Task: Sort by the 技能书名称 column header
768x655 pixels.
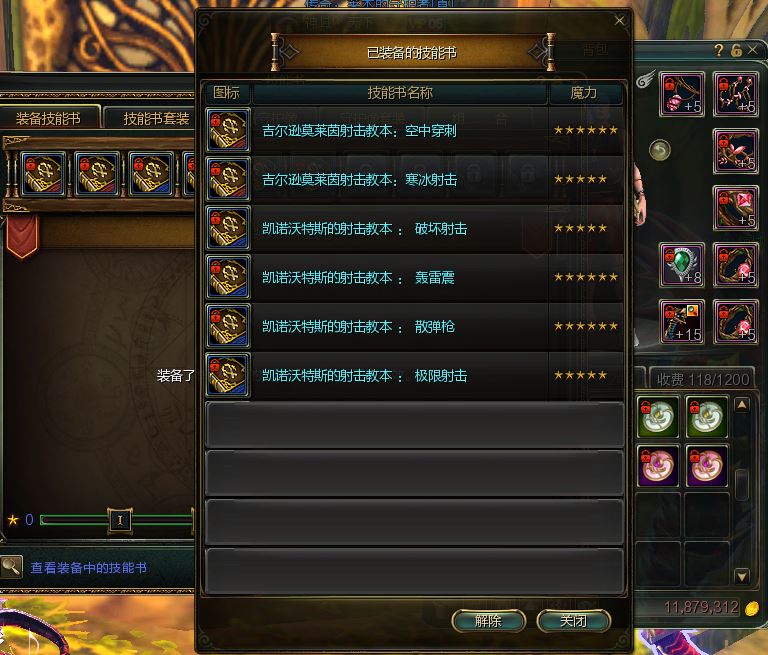Action: point(400,93)
